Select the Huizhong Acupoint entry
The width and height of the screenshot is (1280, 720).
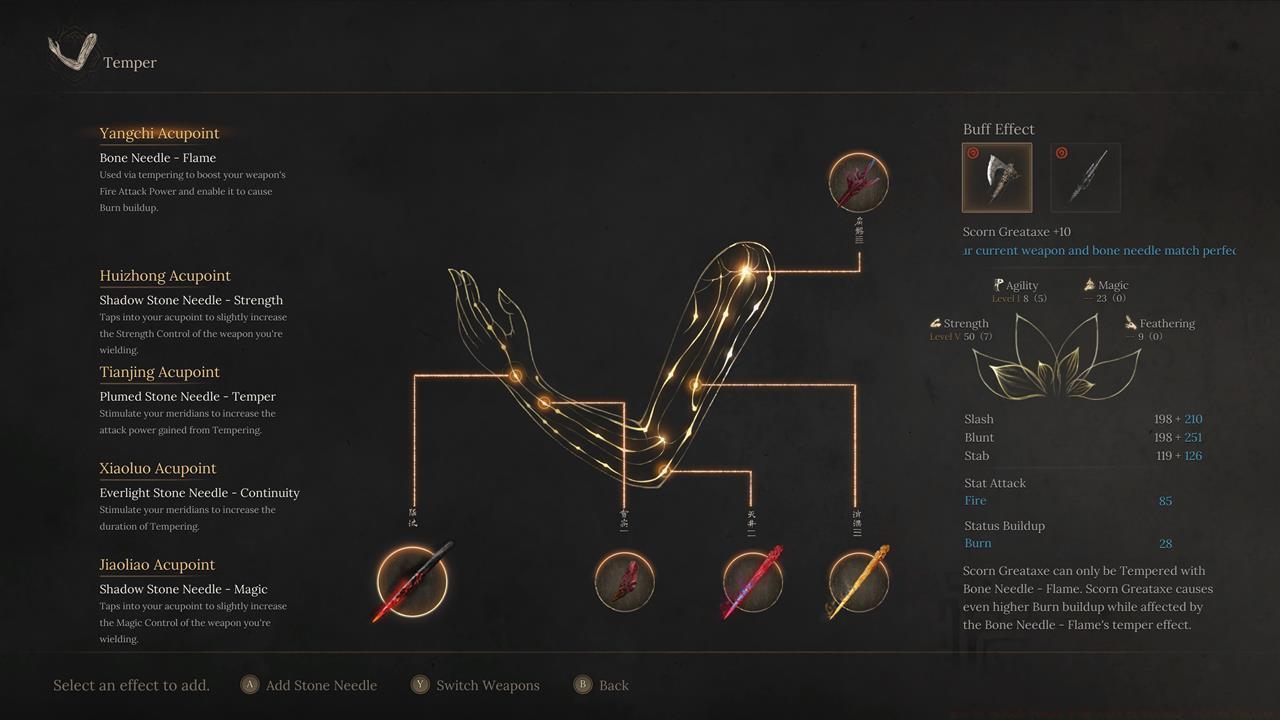point(164,275)
